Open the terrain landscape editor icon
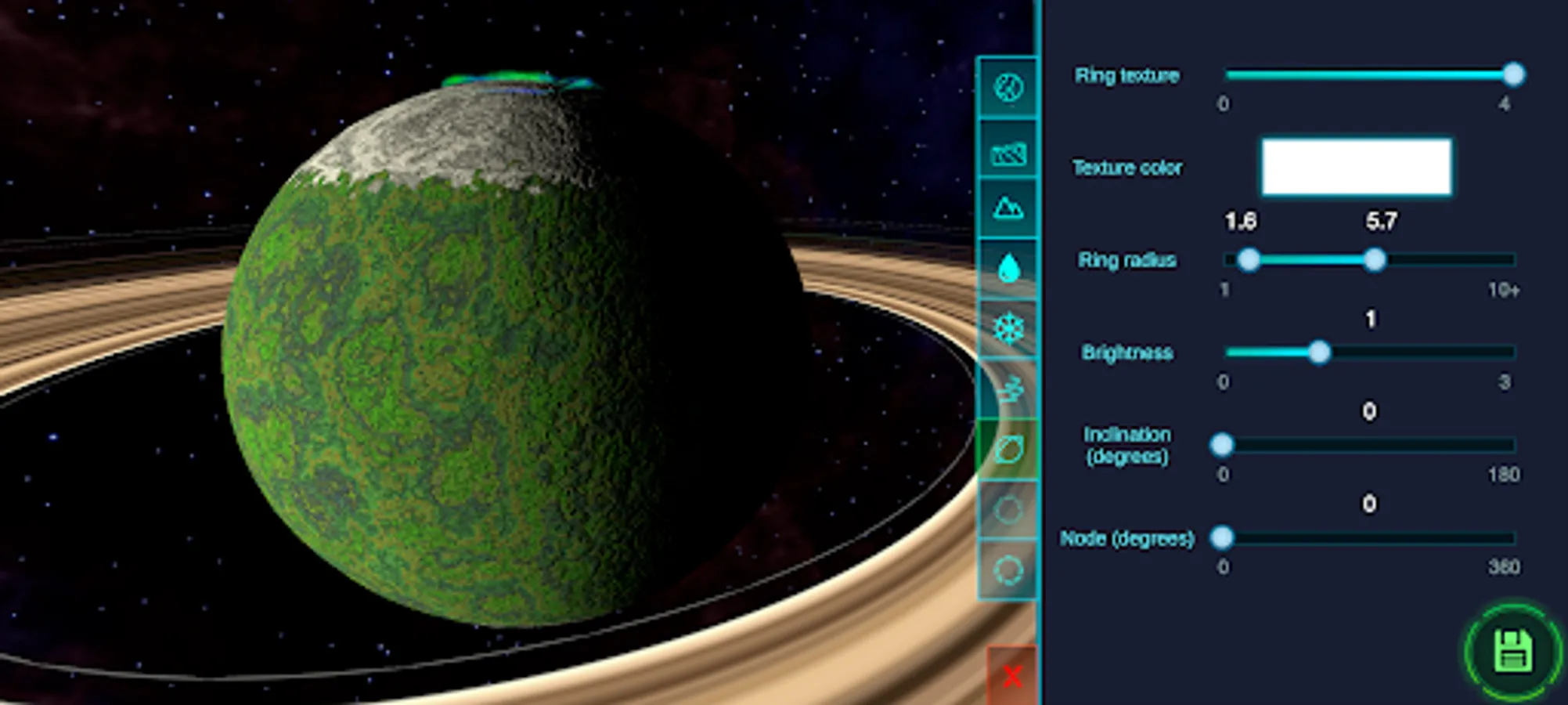This screenshot has width=1568, height=705. 1008,152
